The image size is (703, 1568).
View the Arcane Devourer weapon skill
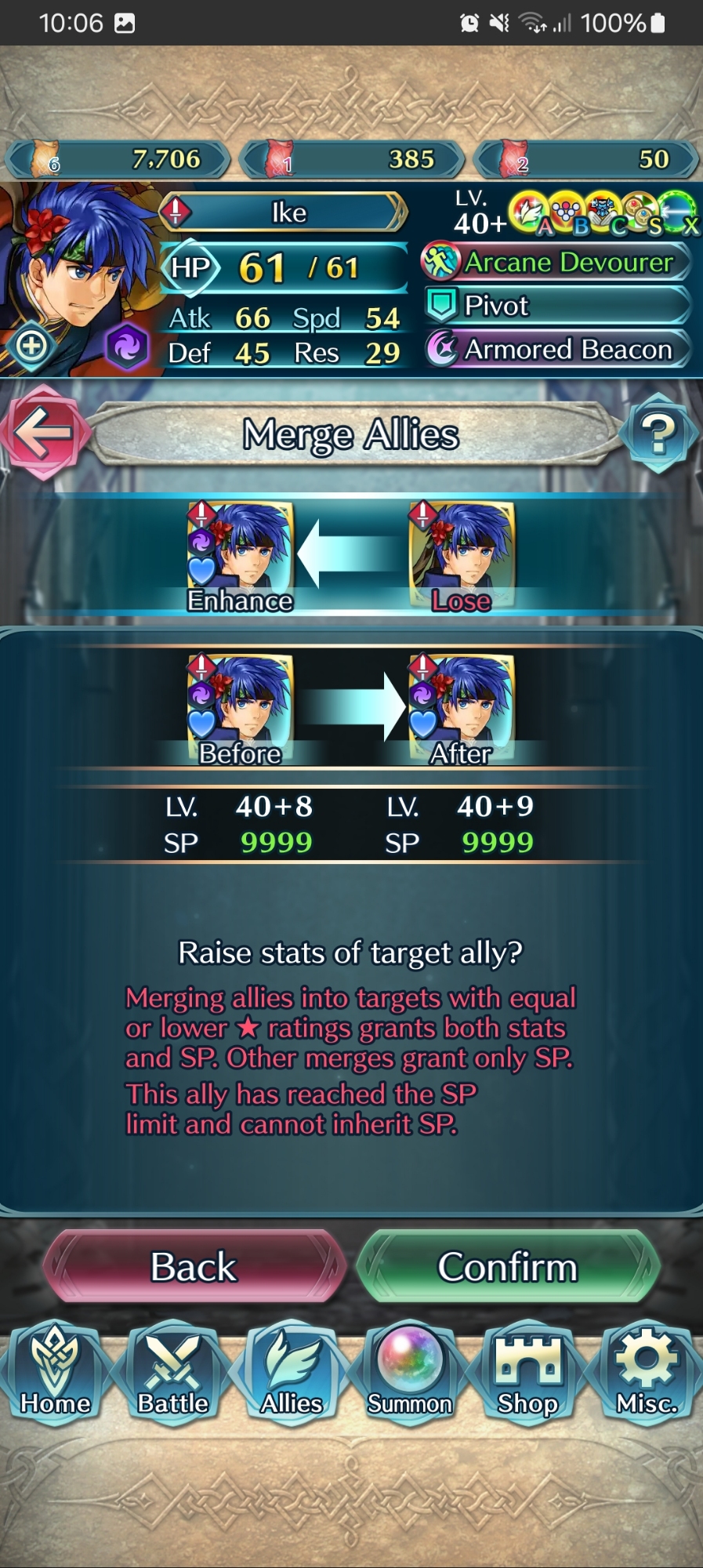pyautogui.click(x=558, y=262)
